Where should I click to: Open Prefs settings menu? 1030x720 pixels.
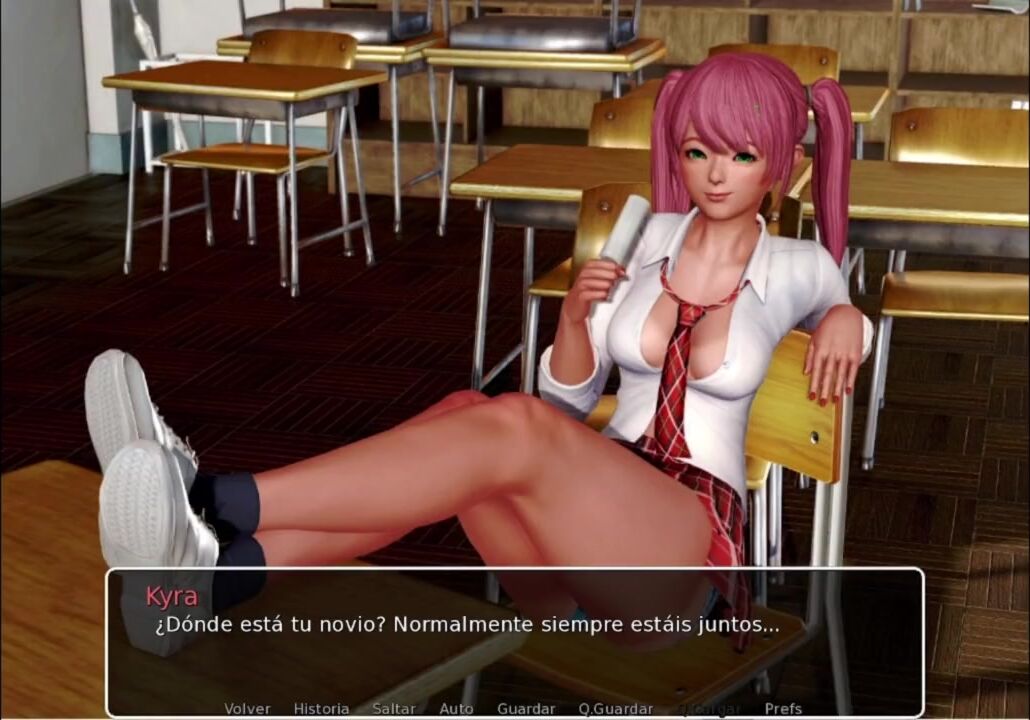783,708
